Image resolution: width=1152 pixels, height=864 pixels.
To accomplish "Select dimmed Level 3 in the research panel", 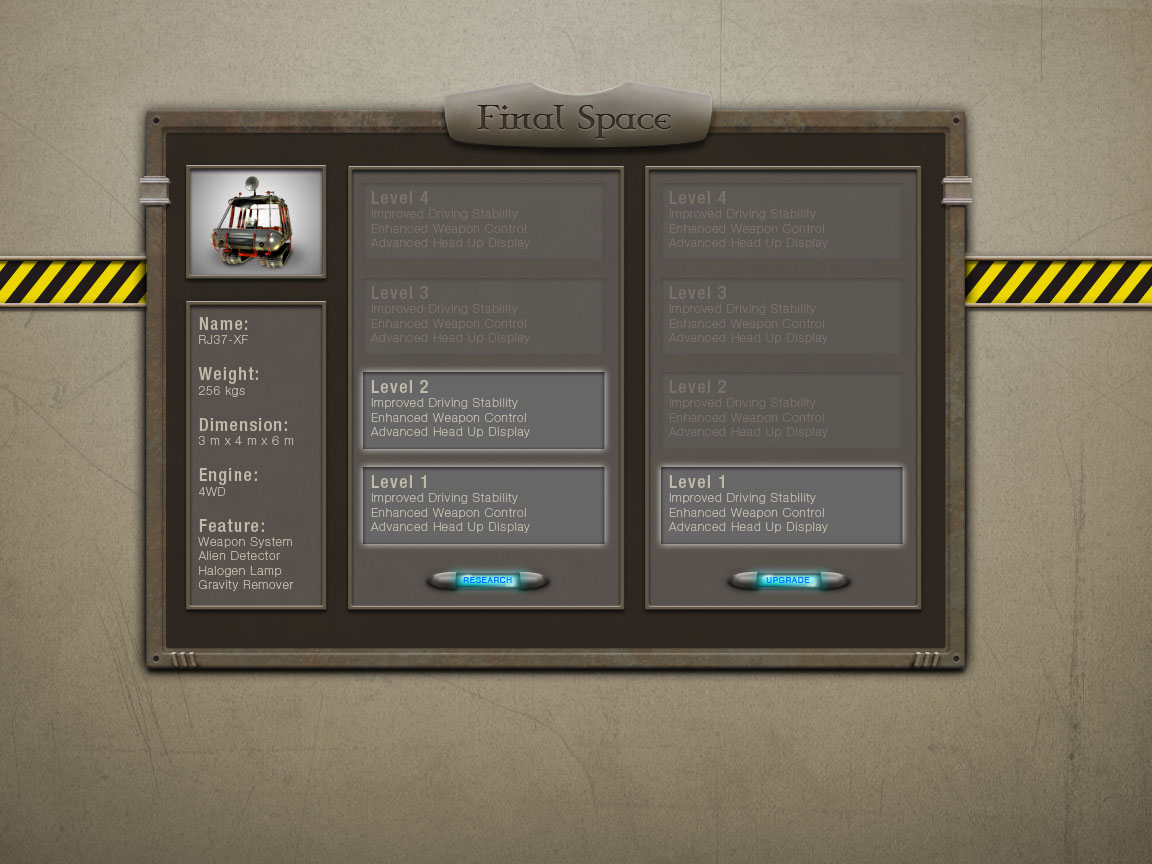I will 484,316.
